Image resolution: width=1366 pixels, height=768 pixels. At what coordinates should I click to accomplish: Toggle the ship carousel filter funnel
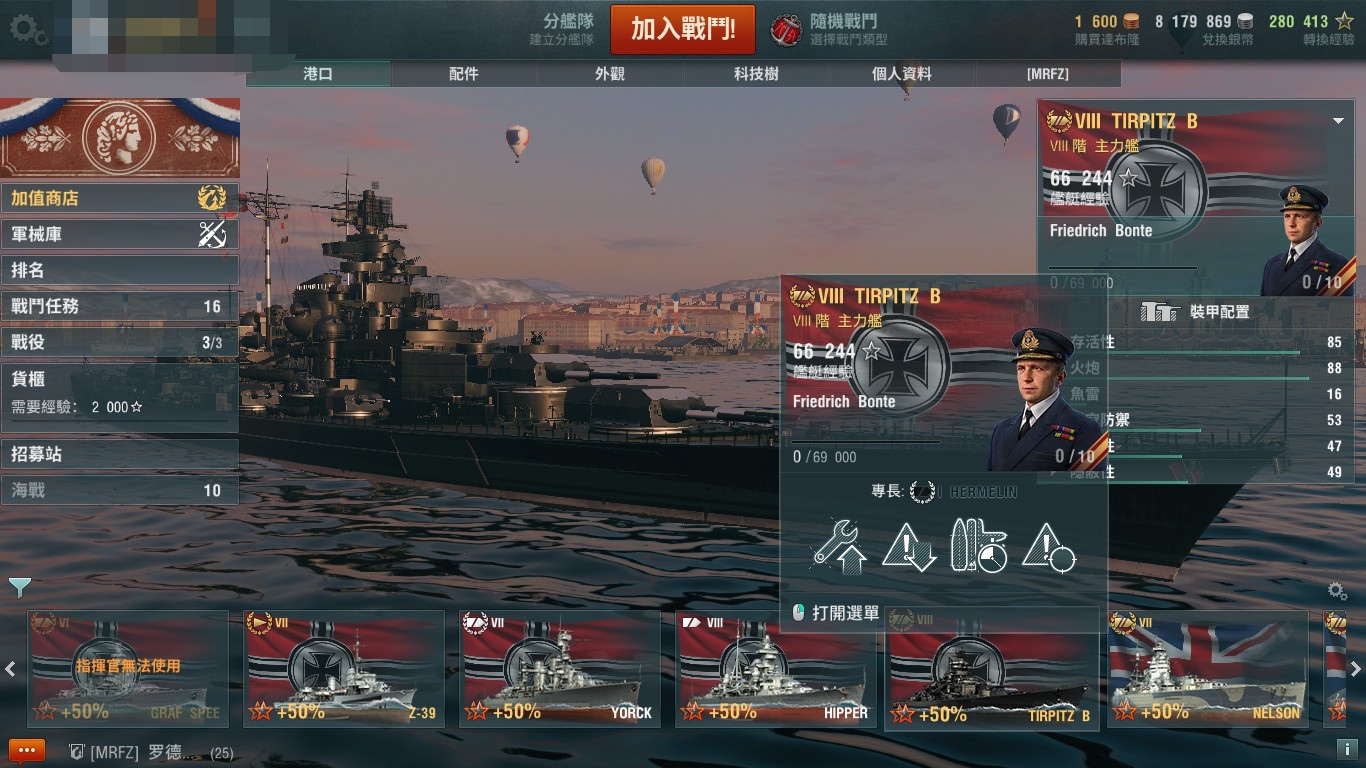coord(19,586)
